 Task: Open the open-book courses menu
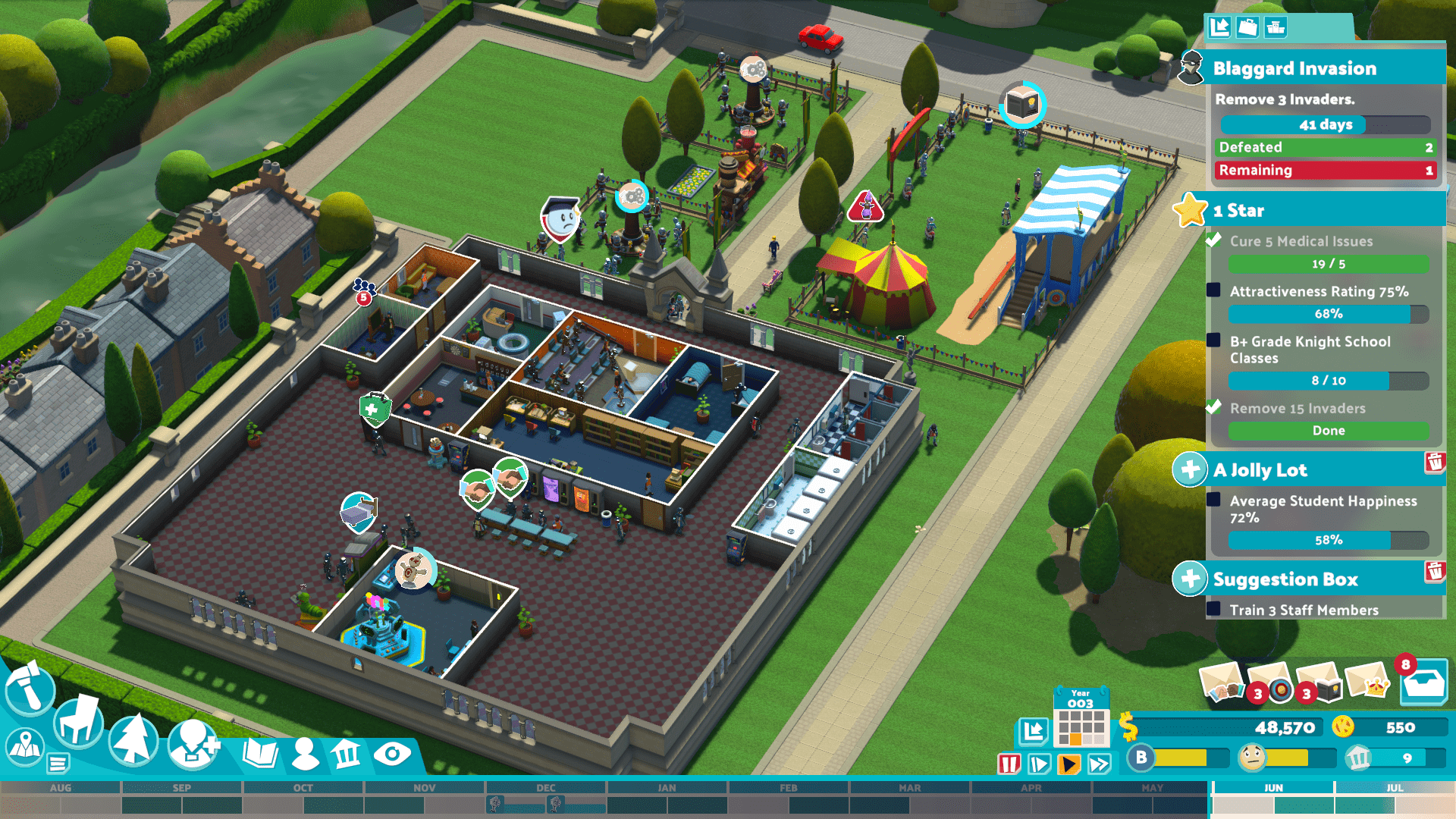pyautogui.click(x=260, y=754)
